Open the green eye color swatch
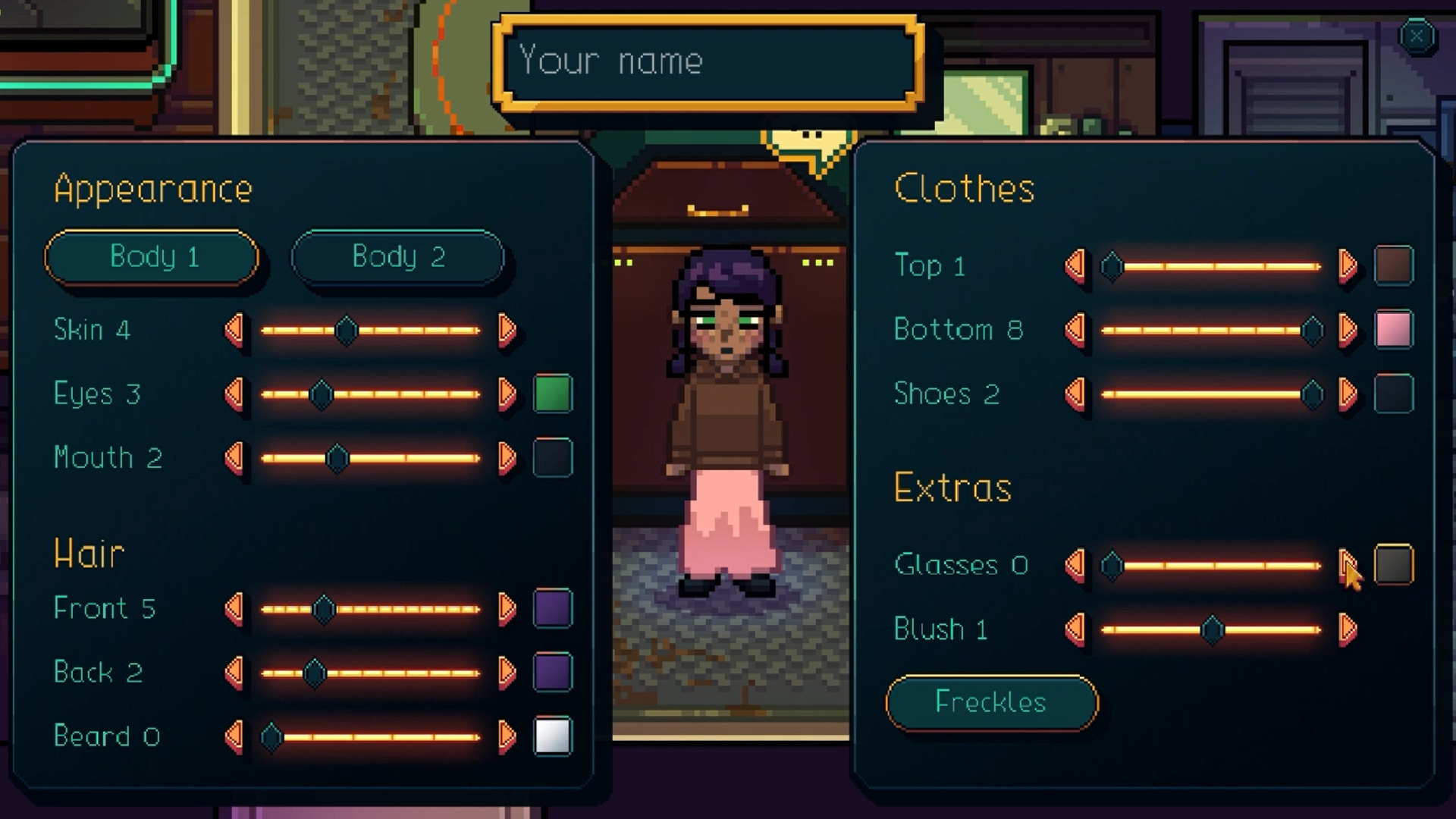The width and height of the screenshot is (1456, 819). coord(553,394)
